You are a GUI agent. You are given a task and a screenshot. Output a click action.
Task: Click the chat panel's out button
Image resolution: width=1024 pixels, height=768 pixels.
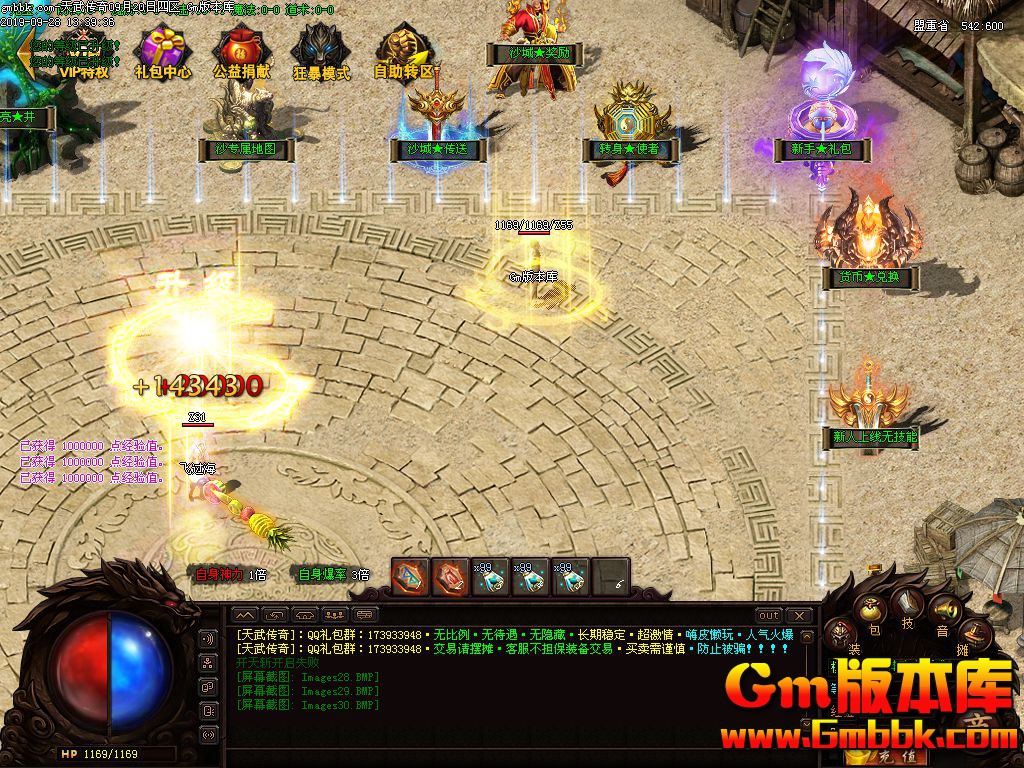click(768, 615)
